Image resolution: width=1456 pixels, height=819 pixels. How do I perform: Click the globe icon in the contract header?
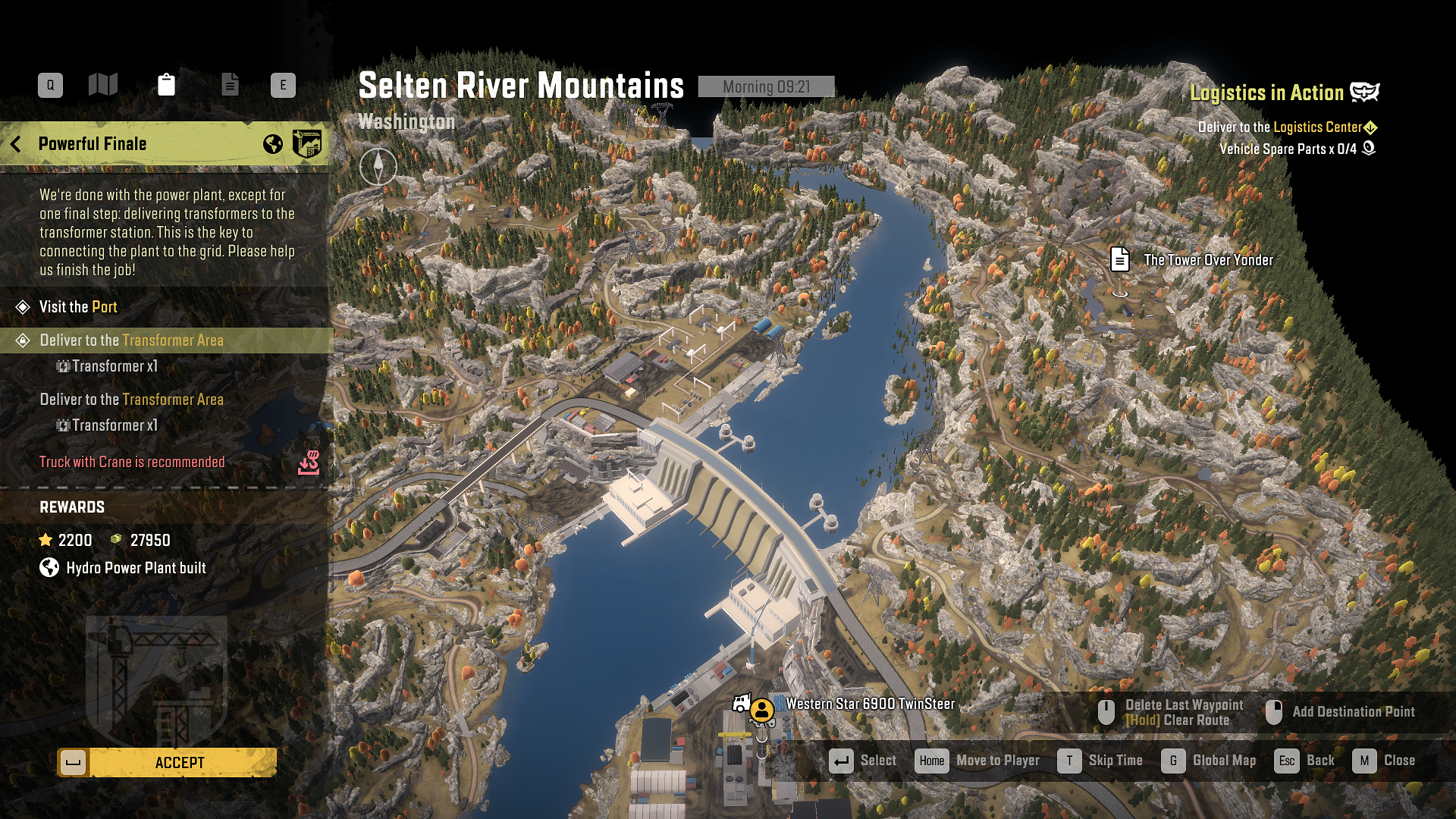click(x=273, y=144)
